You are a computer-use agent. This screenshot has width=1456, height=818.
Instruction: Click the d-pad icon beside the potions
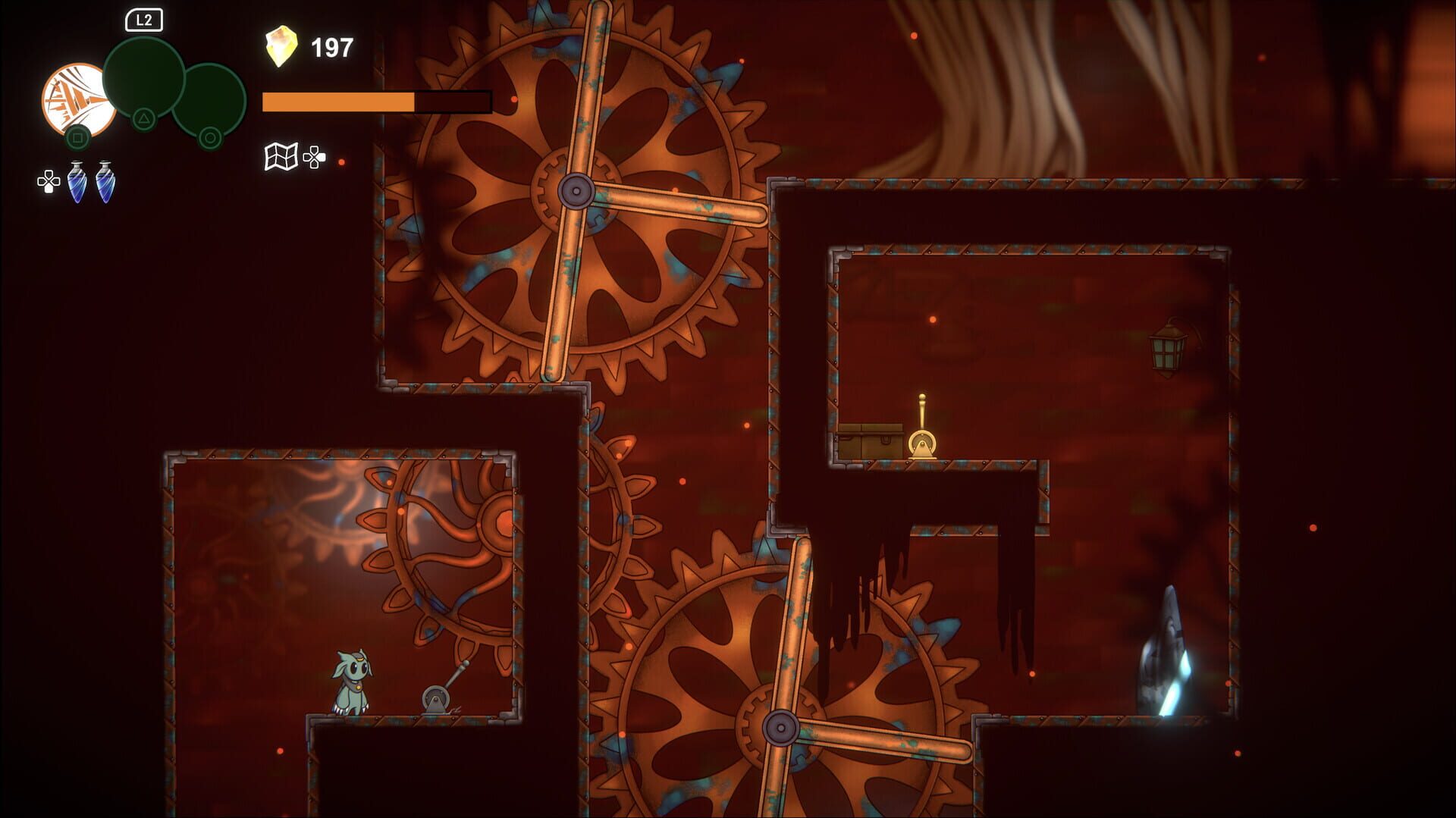pos(47,182)
